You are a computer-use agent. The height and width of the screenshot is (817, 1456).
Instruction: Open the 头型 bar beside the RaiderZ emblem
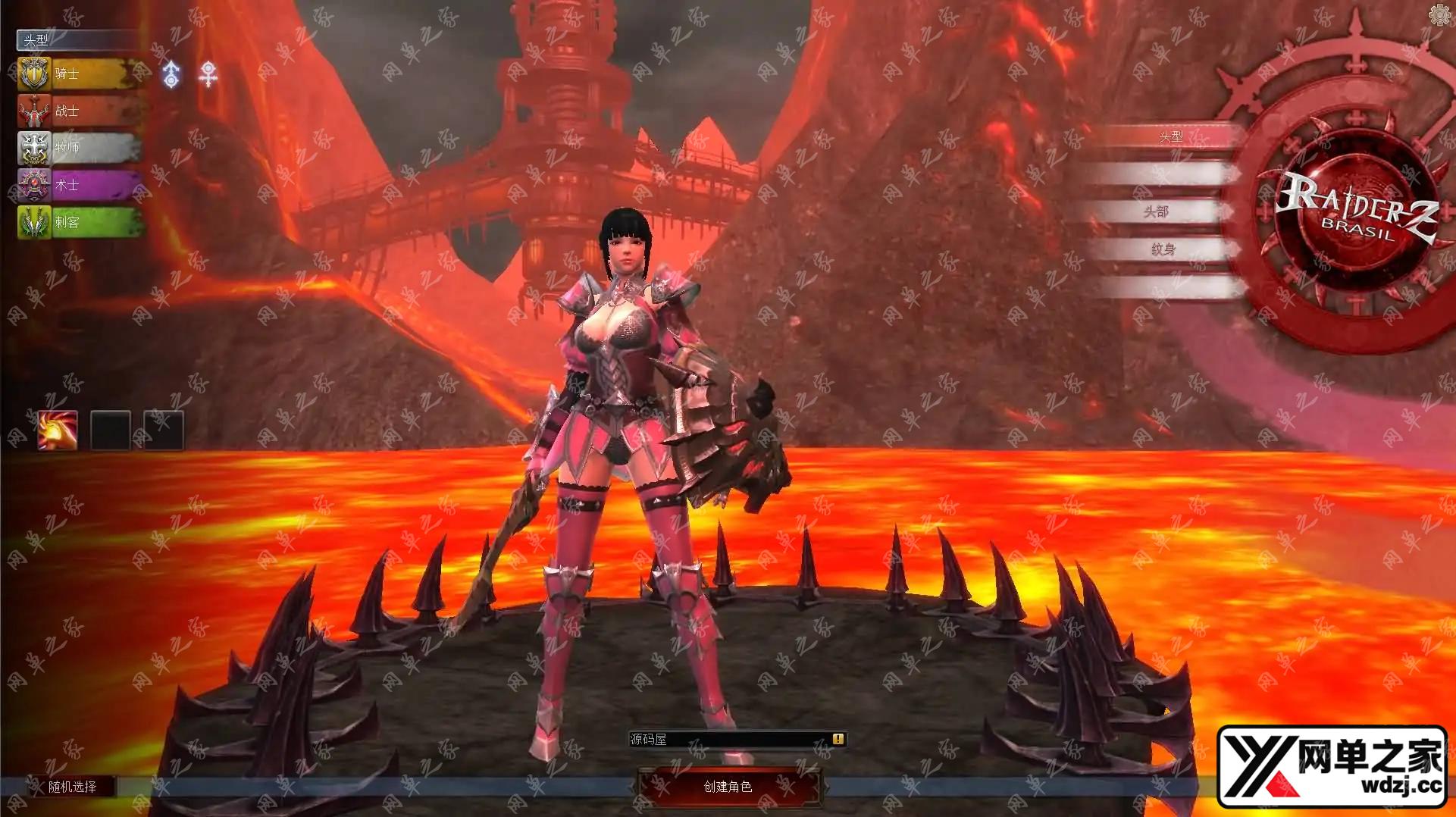tap(1170, 137)
